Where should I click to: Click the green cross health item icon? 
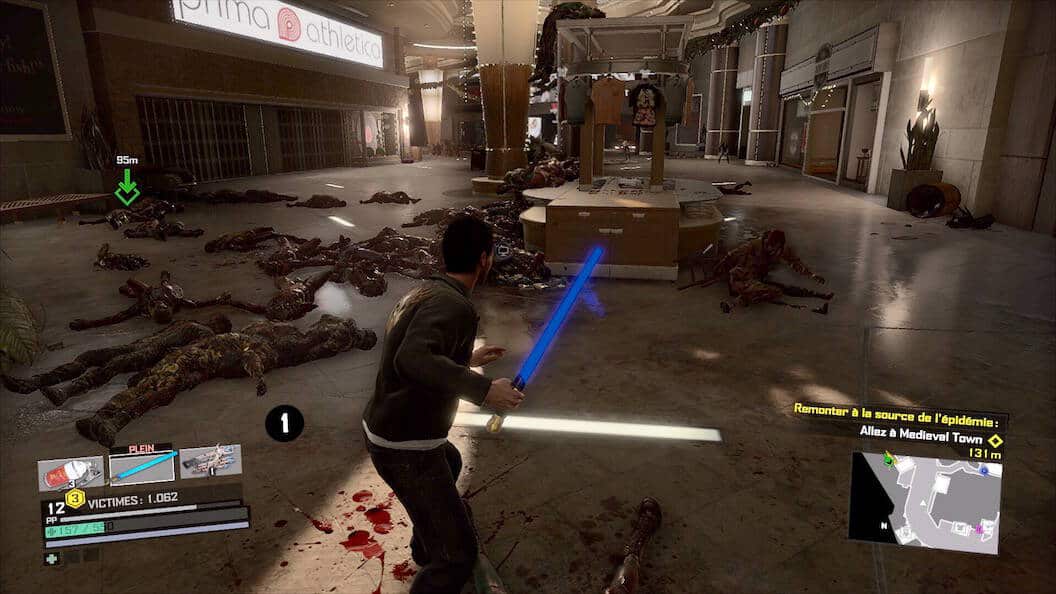[x=51, y=559]
